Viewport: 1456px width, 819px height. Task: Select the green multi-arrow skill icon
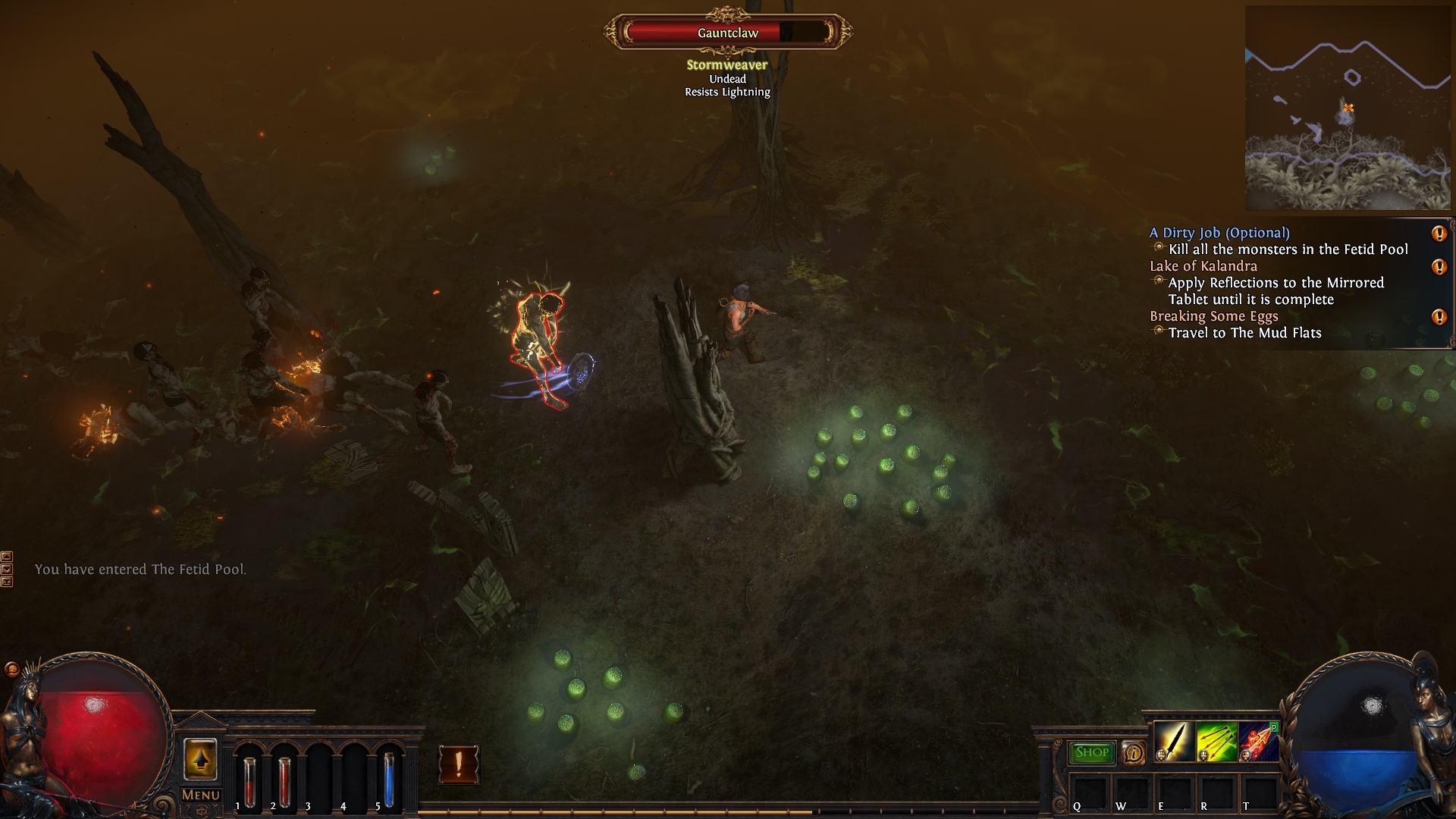tap(1216, 741)
